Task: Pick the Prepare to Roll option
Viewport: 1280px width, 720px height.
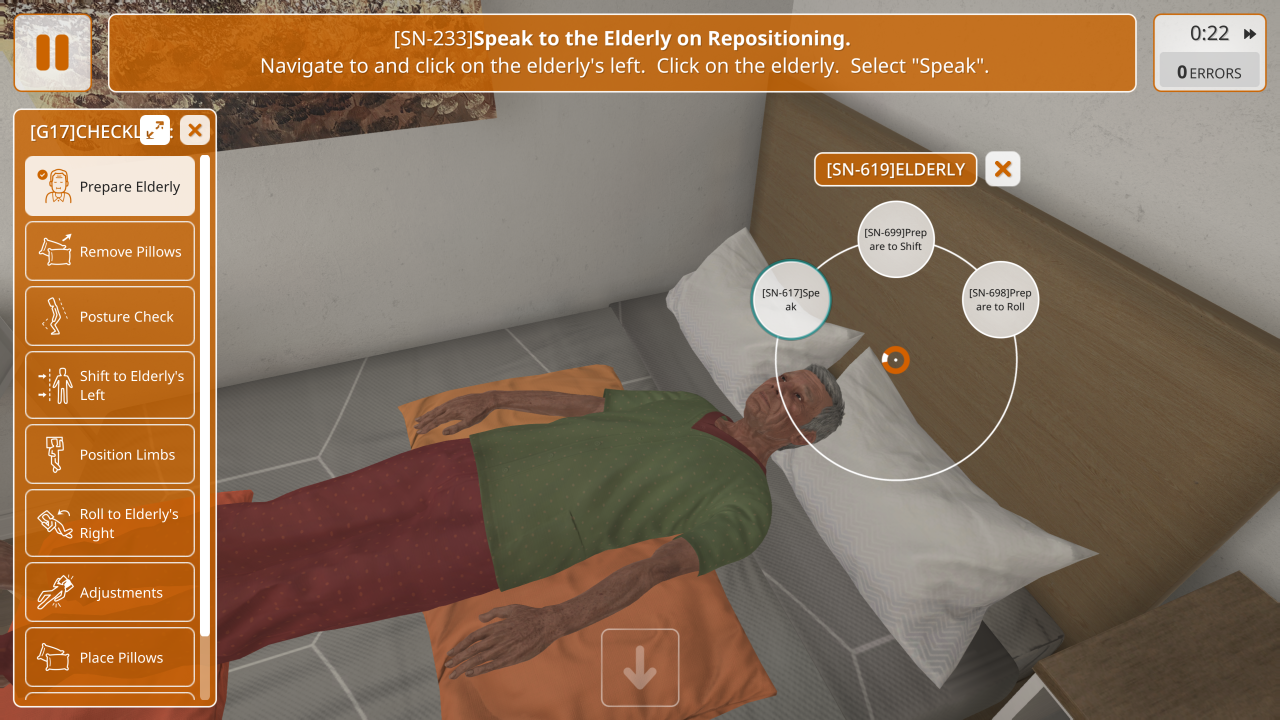Action: tap(1000, 299)
